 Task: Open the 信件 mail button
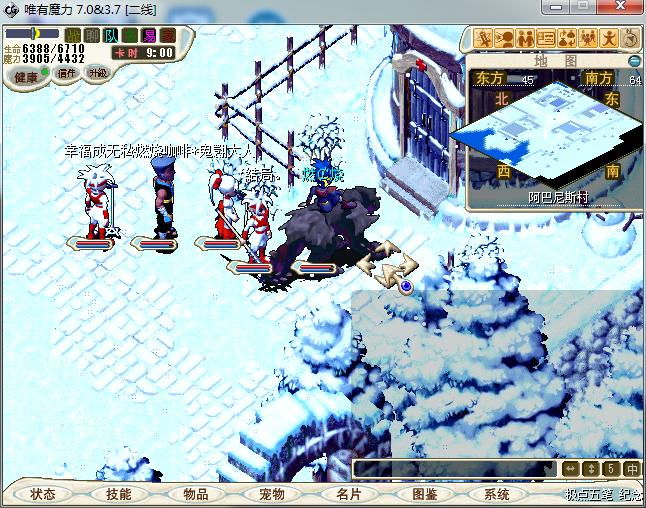[x=67, y=73]
